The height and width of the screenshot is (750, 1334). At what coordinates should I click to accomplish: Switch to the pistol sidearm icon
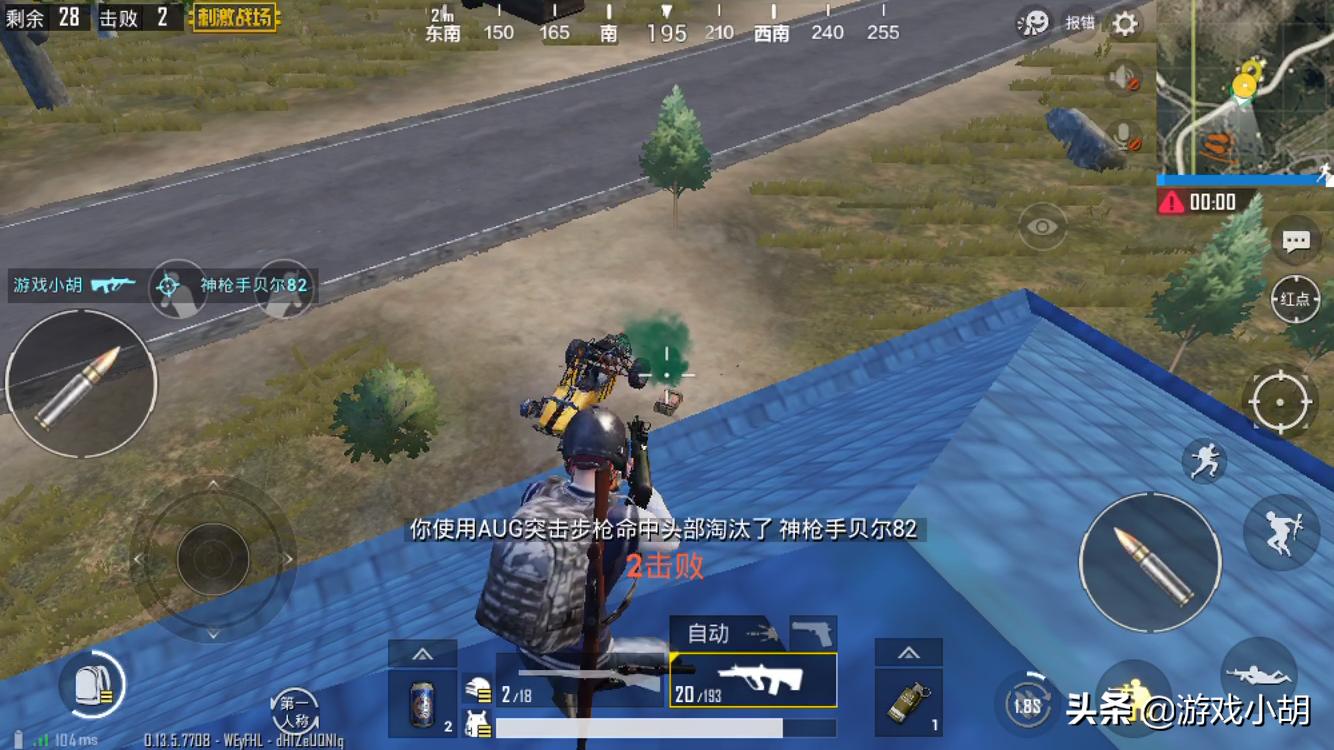(812, 630)
